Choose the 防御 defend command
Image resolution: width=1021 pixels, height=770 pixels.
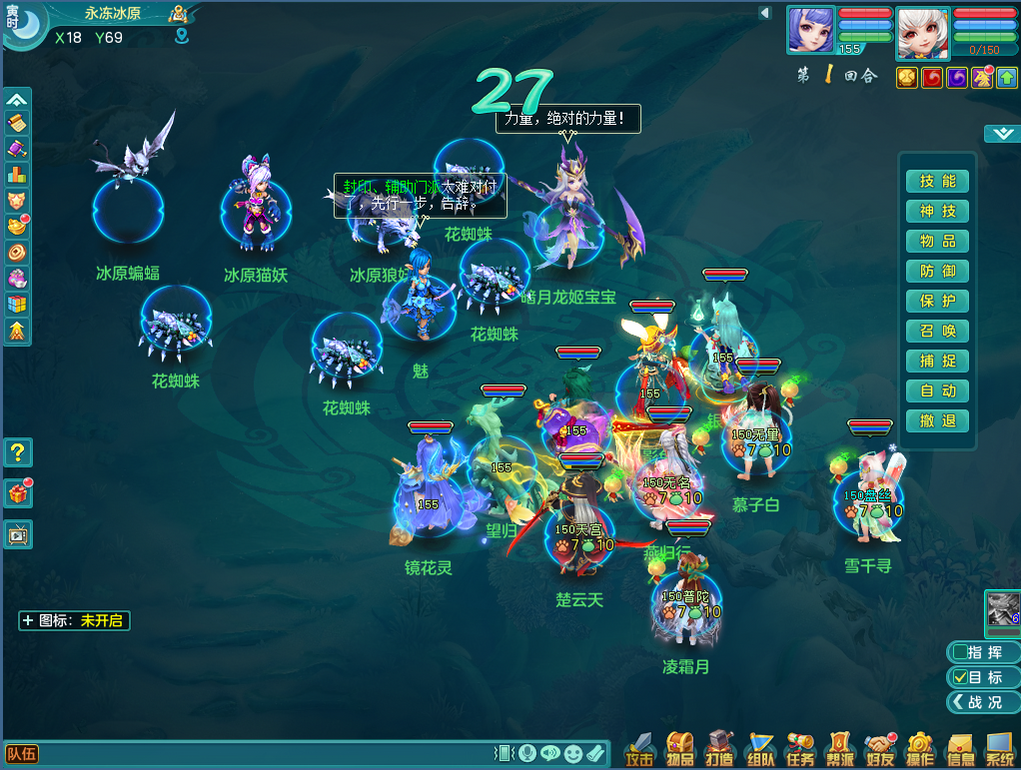click(x=938, y=271)
